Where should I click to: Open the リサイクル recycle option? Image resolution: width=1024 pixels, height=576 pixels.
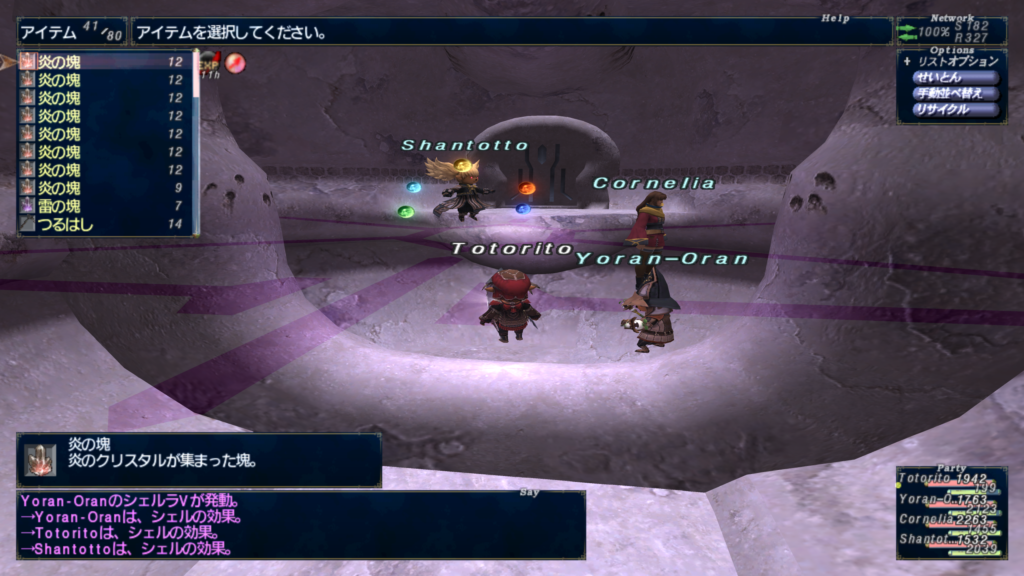955,110
